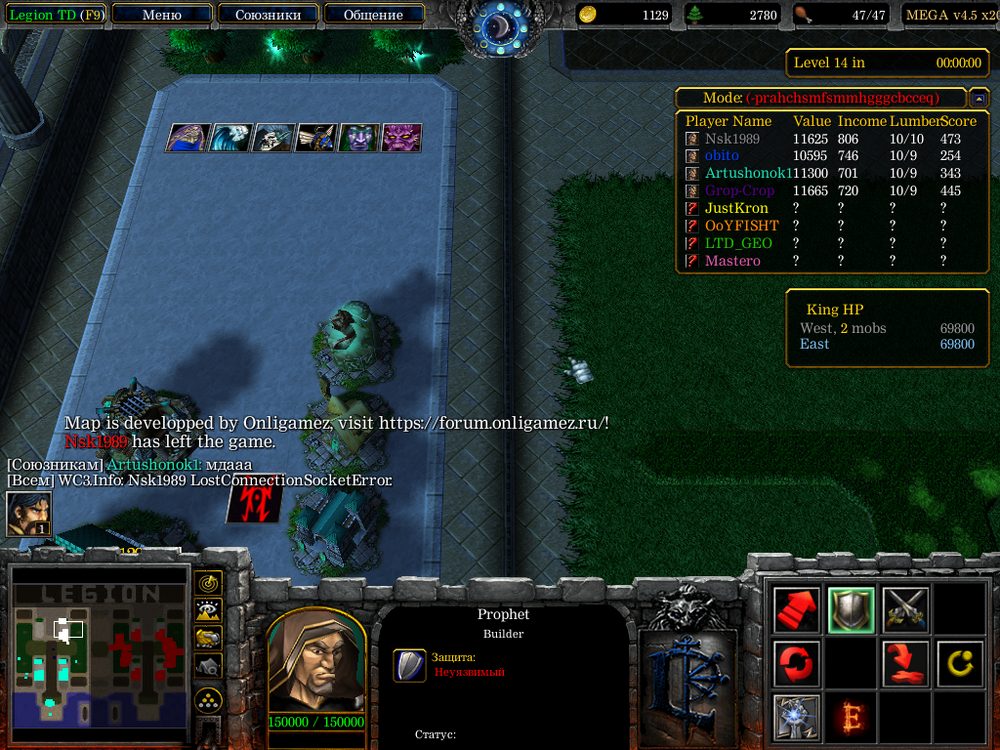The height and width of the screenshot is (750, 1000).
Task: Collapse the player scoreboard with arrow button
Action: tap(980, 98)
